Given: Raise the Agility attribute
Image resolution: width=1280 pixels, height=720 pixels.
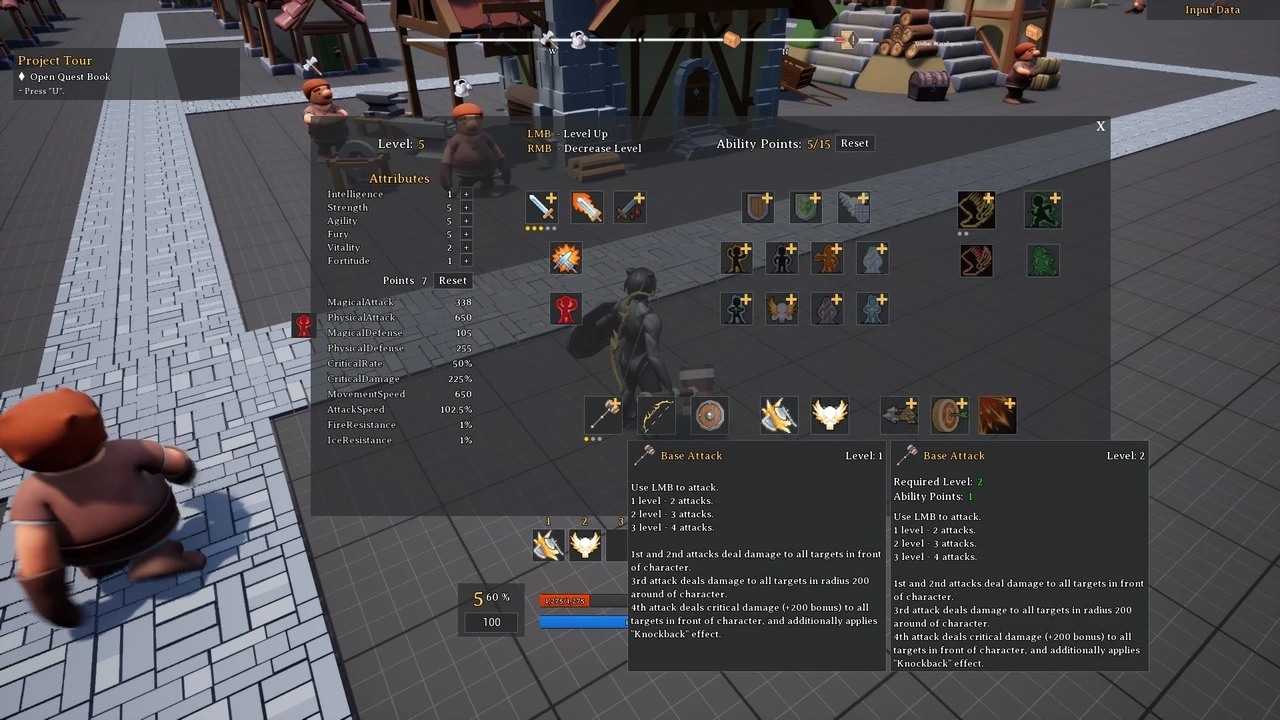Looking at the screenshot, I should 466,221.
